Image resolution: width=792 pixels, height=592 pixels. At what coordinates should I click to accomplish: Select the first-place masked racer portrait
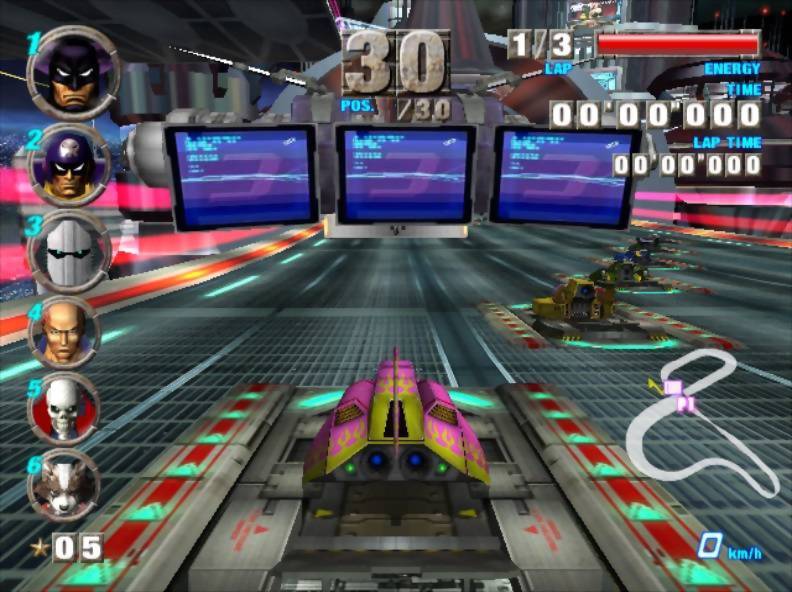(74, 74)
